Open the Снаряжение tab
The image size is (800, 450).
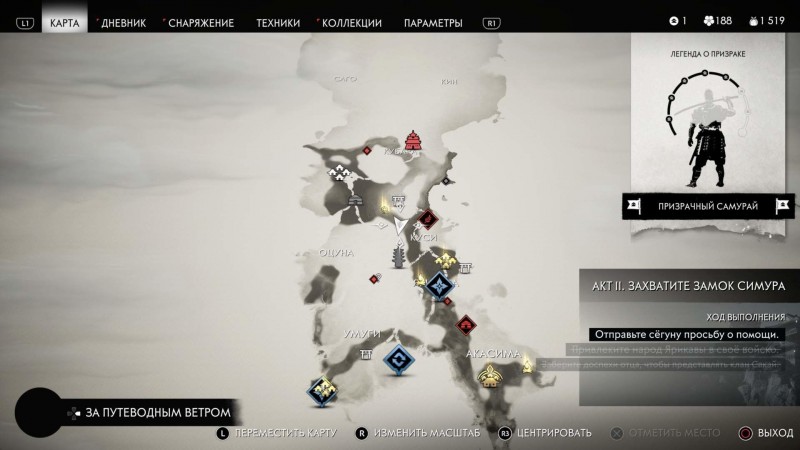[x=201, y=22]
